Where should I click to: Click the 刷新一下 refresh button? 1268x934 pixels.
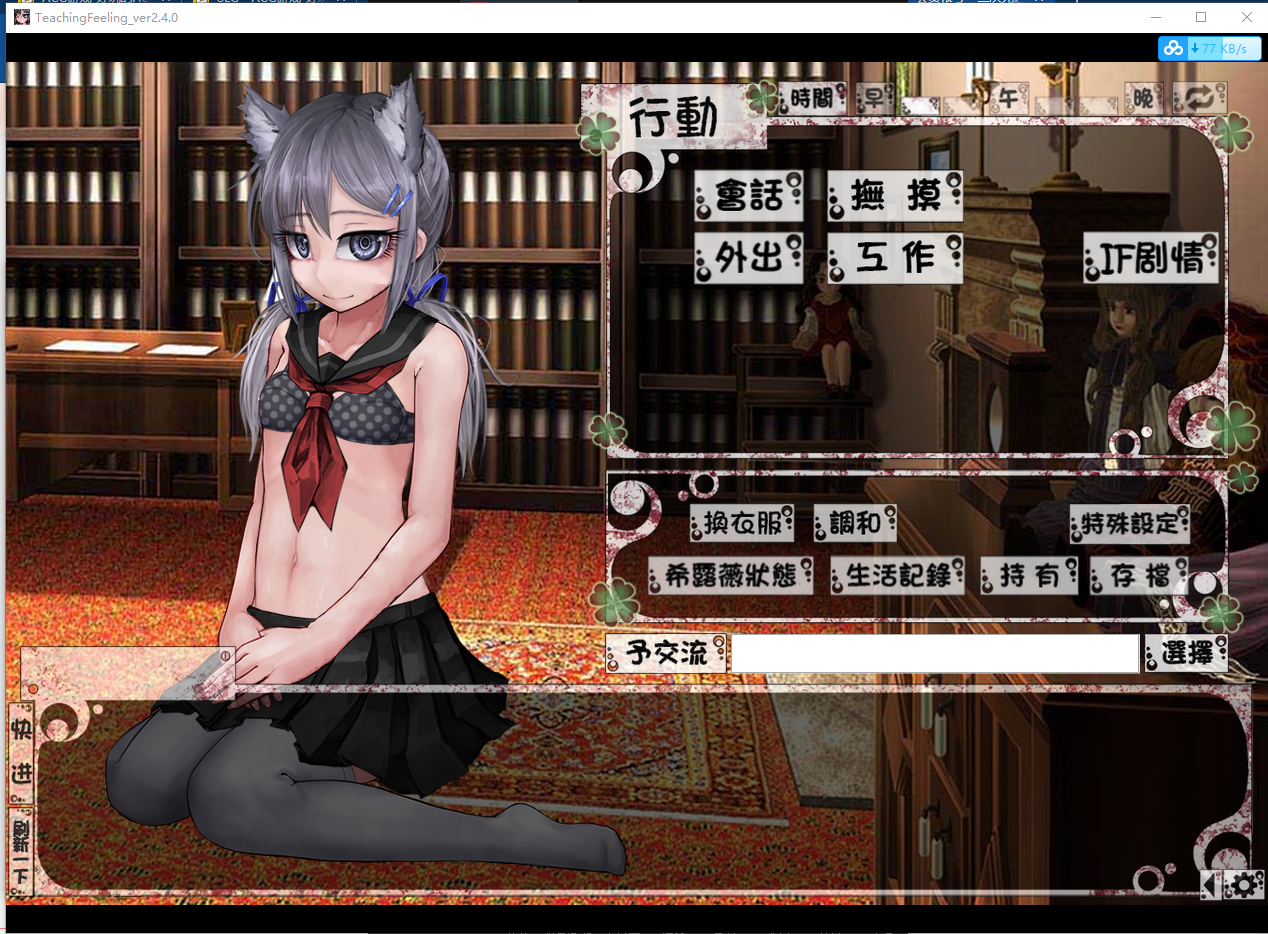tap(21, 851)
